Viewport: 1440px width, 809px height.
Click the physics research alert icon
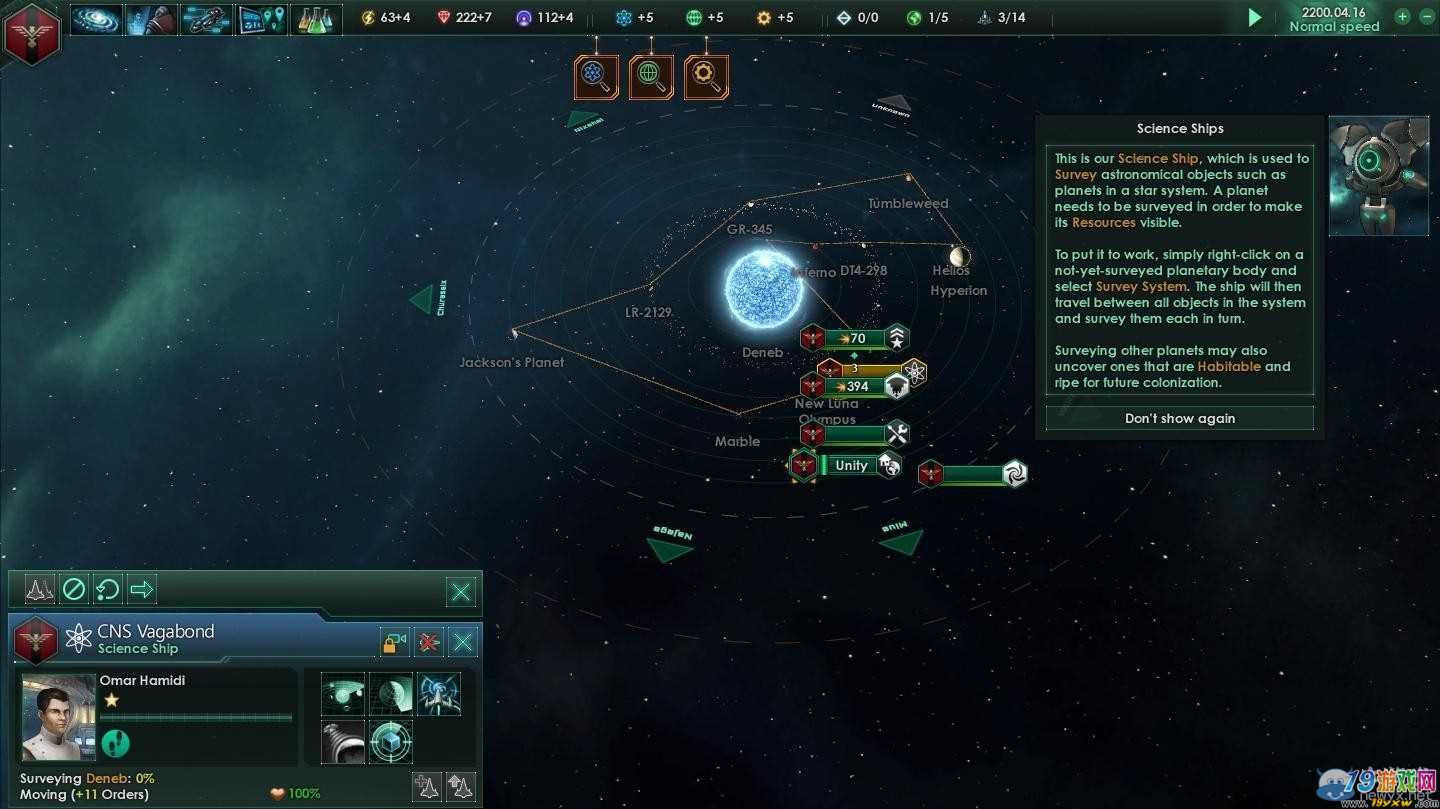click(x=596, y=77)
